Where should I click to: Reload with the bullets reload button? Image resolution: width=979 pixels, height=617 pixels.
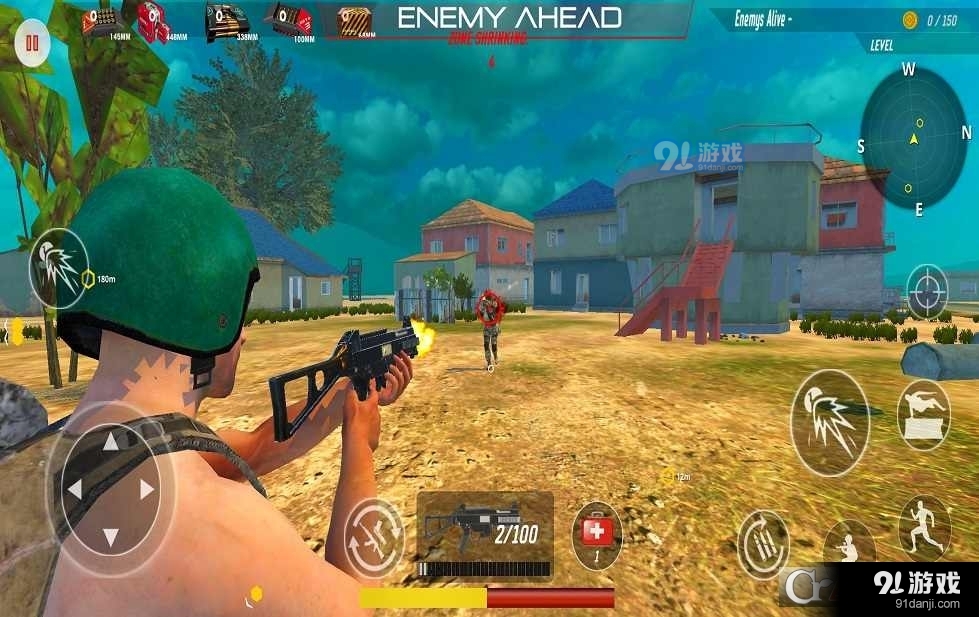pyautogui.click(x=763, y=544)
